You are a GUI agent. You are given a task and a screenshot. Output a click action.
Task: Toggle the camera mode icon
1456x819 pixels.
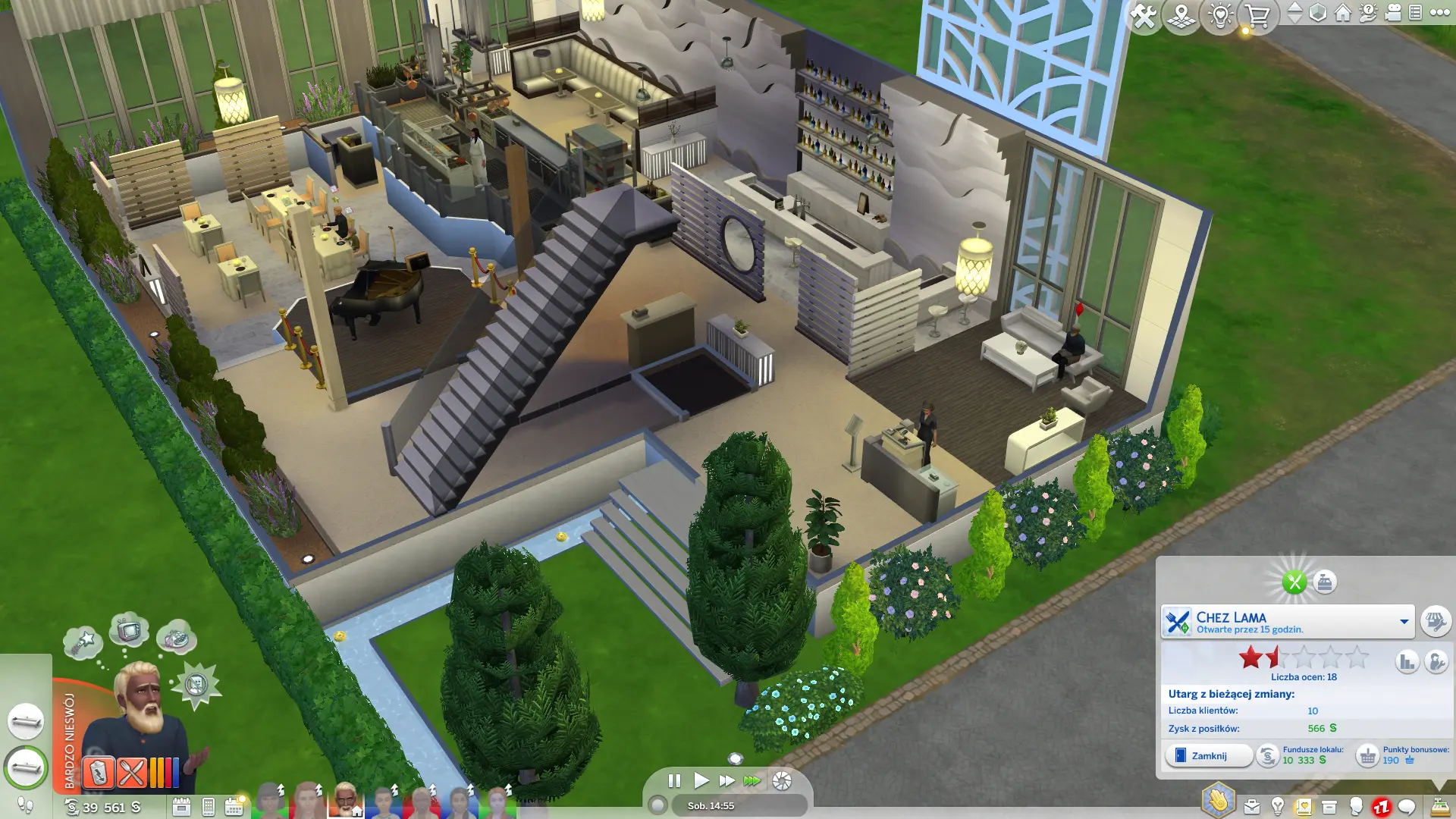(1393, 13)
